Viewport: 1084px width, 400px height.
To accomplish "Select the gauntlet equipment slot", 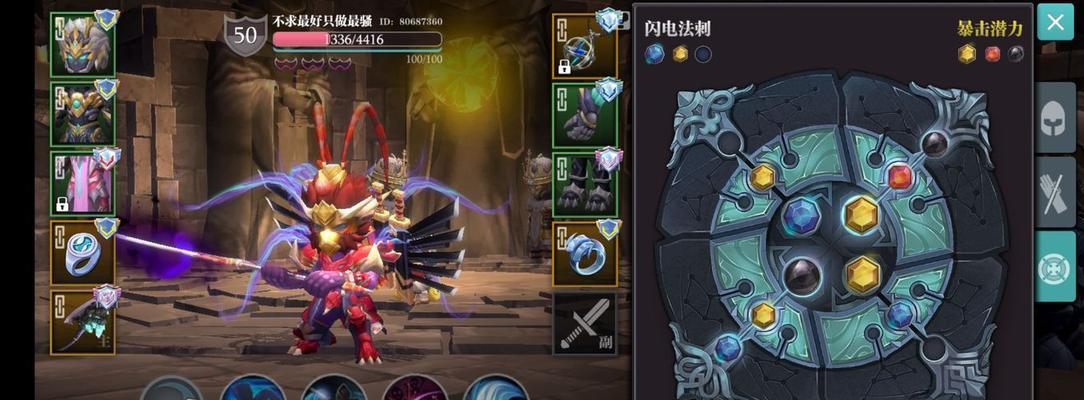I will (585, 114).
